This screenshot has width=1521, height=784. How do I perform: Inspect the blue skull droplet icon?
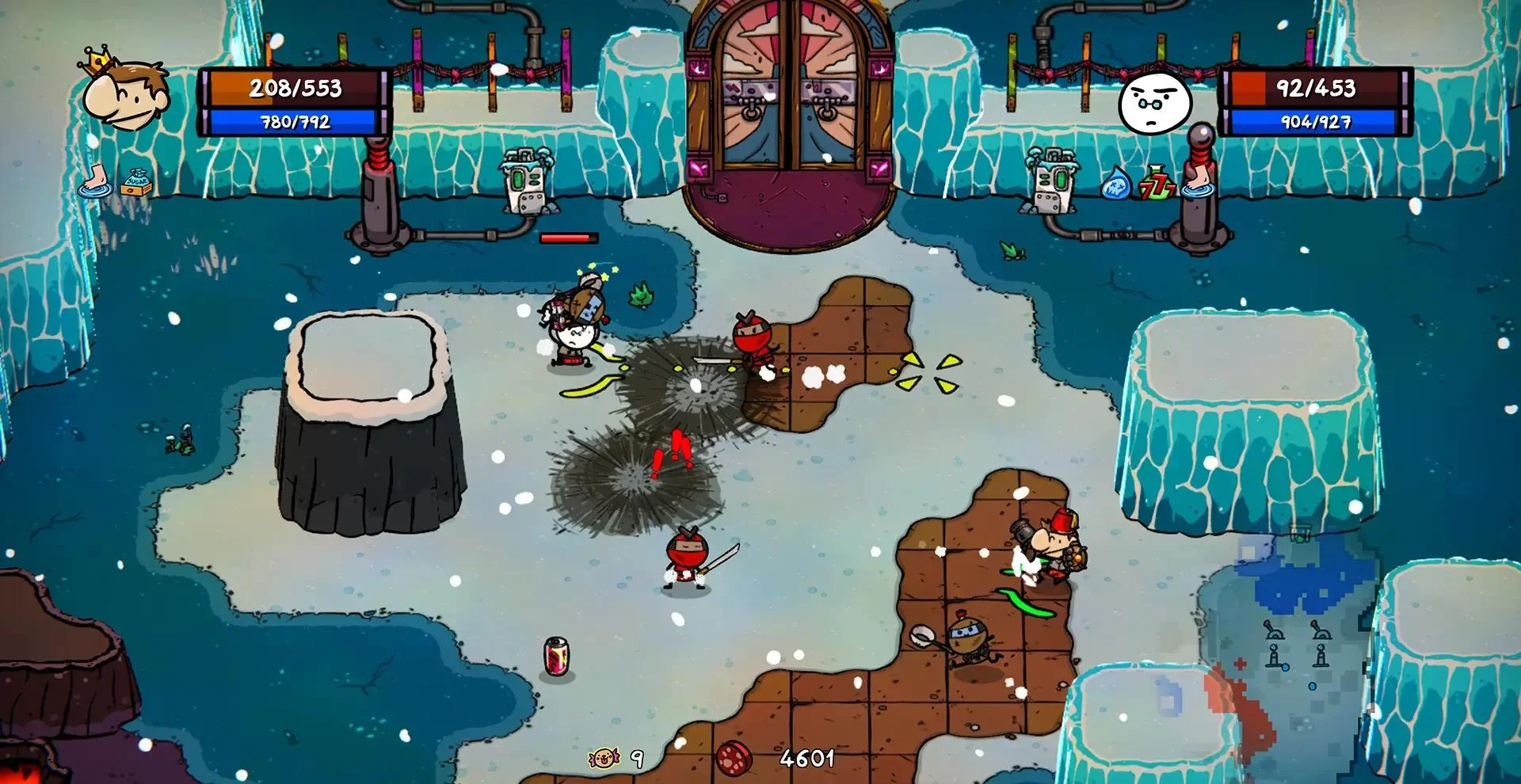pos(1115,184)
